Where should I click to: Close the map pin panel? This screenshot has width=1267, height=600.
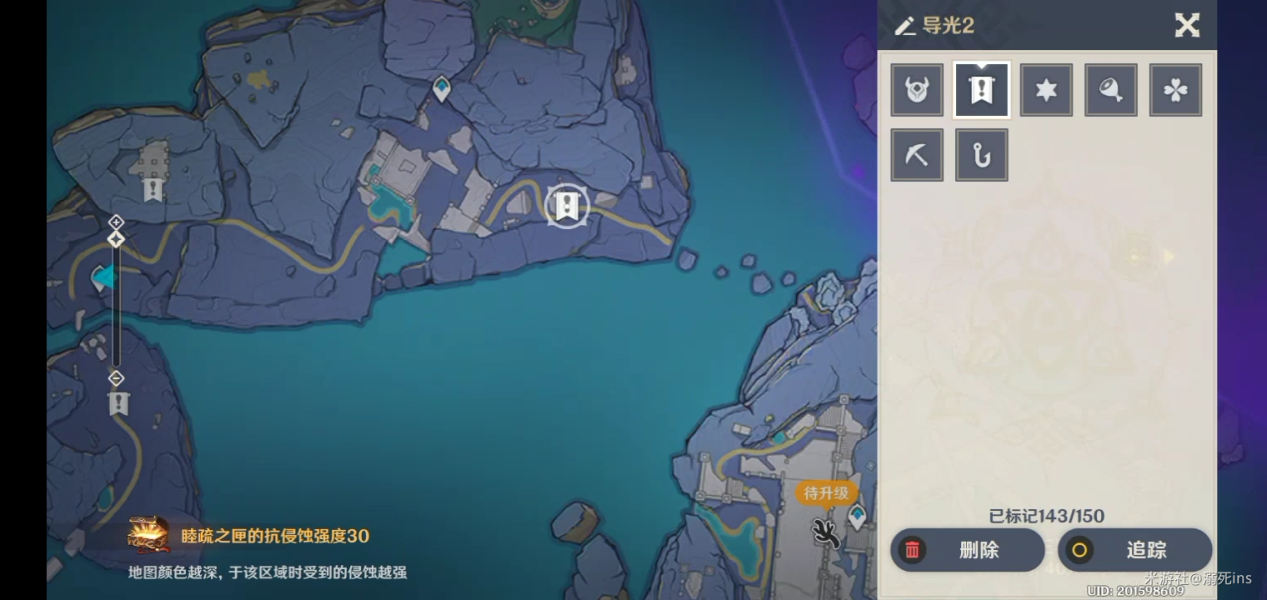(1187, 25)
